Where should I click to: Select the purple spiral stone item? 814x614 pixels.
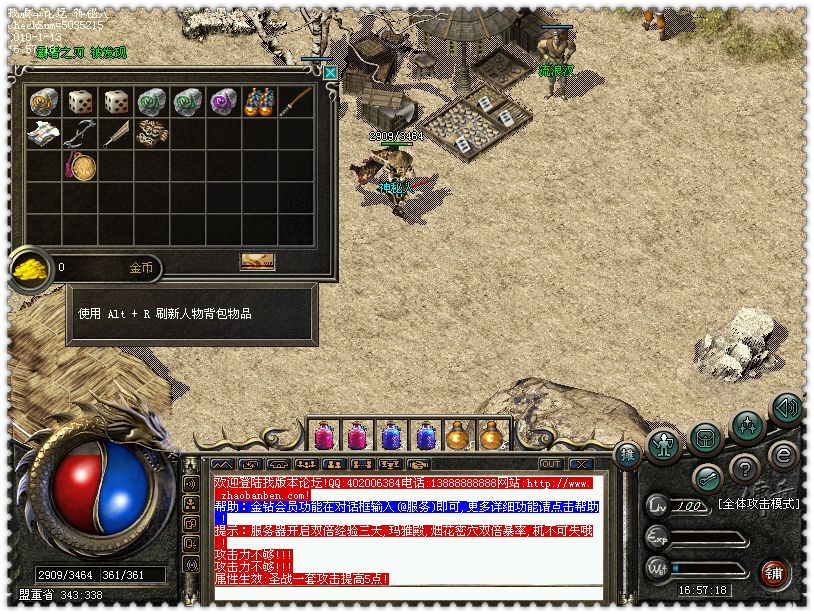tap(223, 101)
